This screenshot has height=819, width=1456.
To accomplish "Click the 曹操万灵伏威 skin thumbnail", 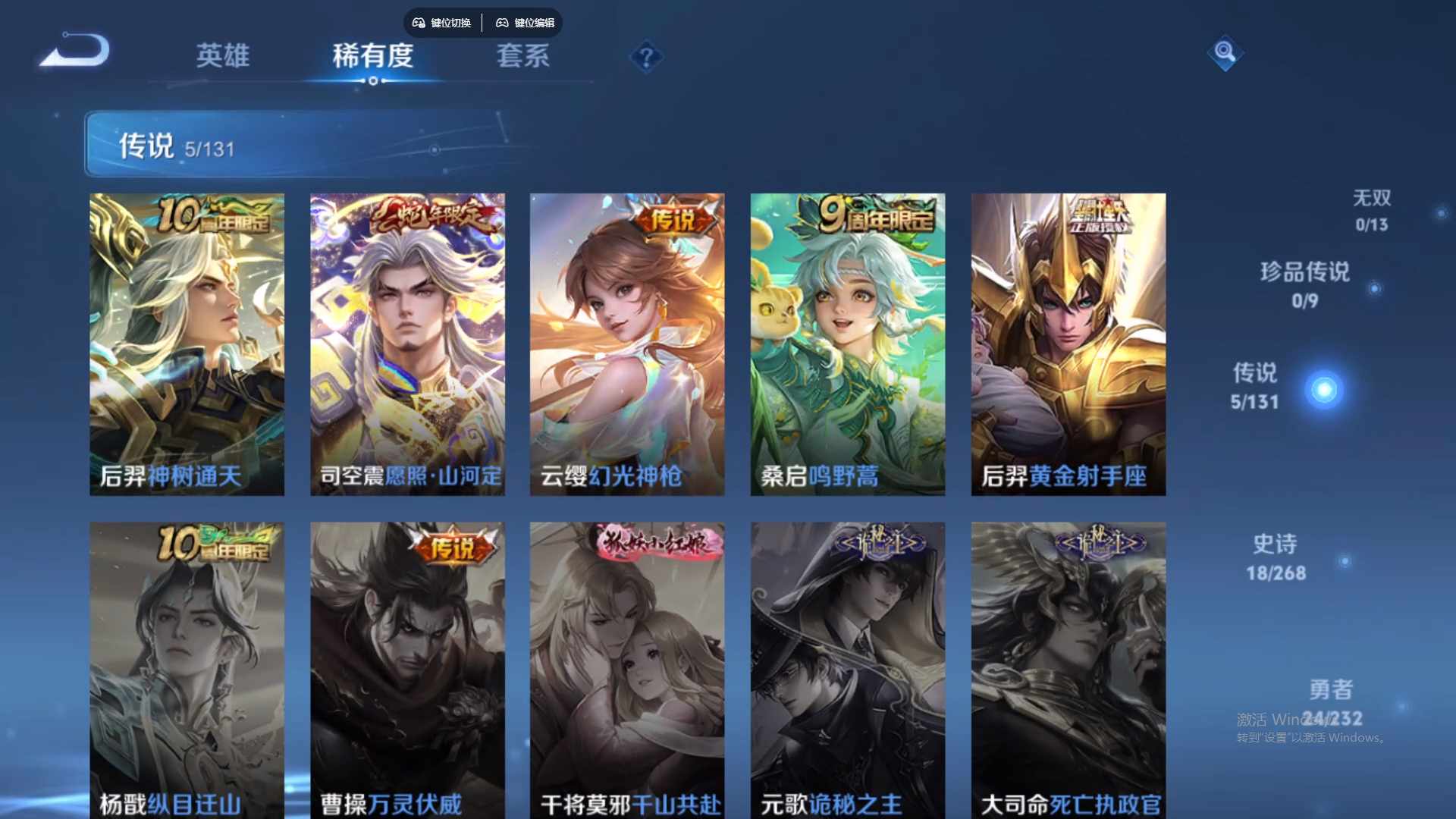I will click(x=407, y=667).
